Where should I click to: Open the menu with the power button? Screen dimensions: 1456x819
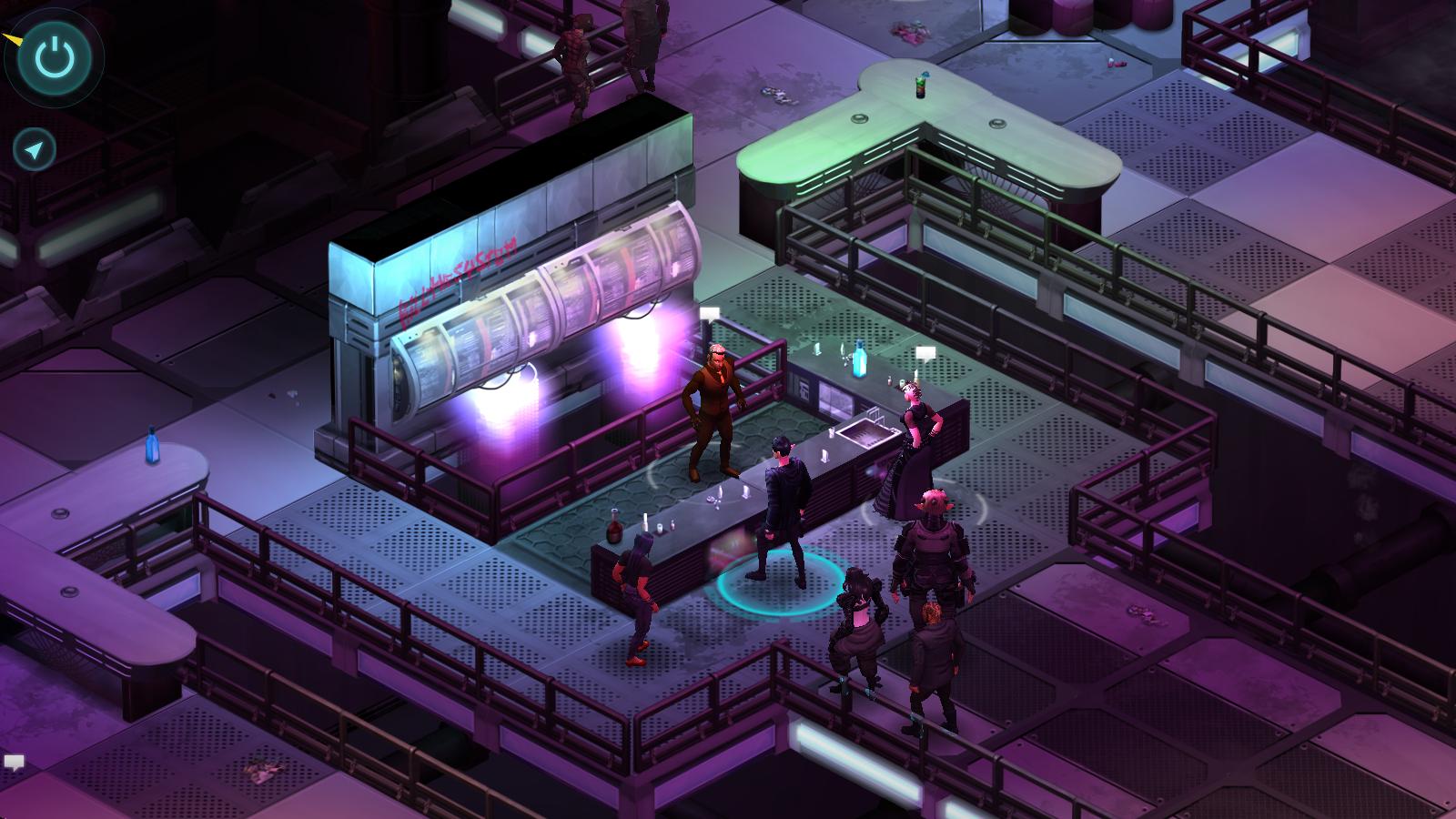click(x=54, y=57)
